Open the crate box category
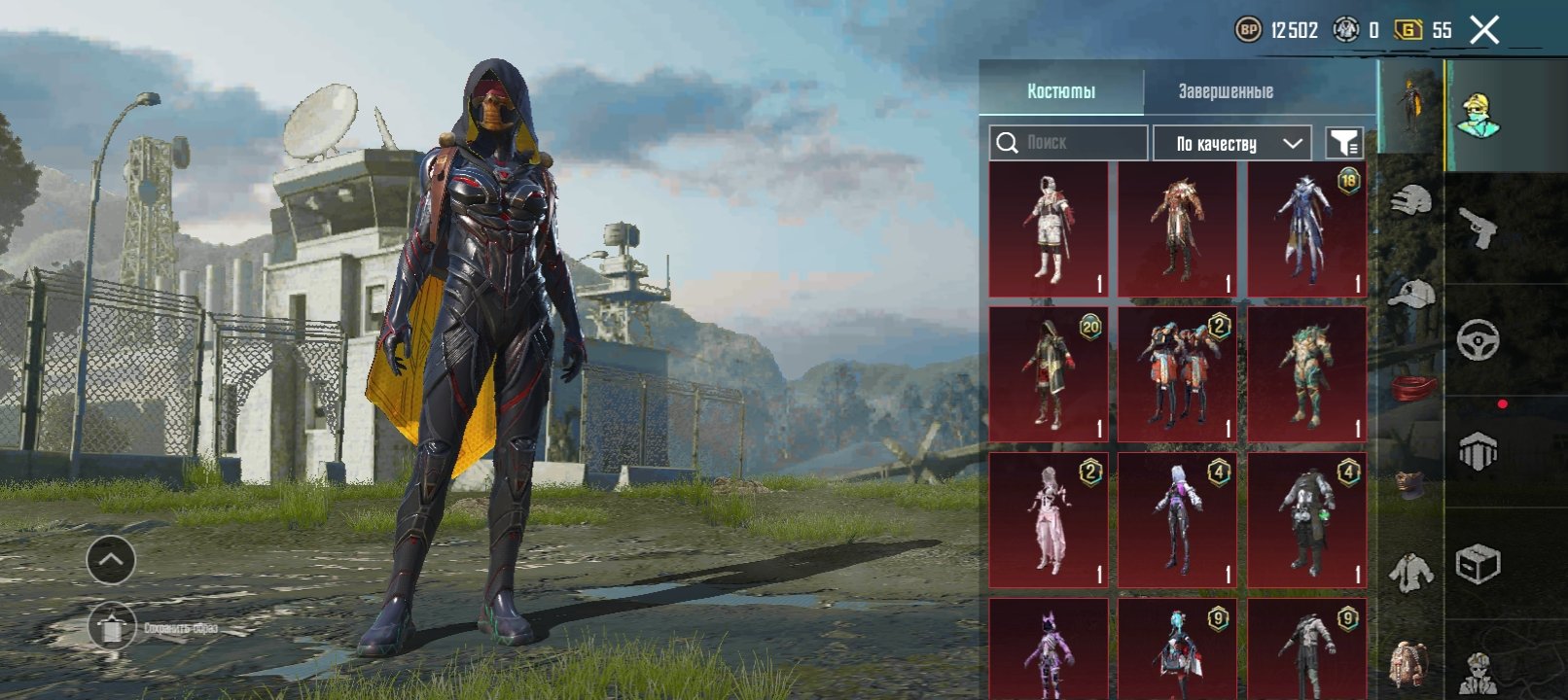The height and width of the screenshot is (700, 1568). (x=1478, y=563)
